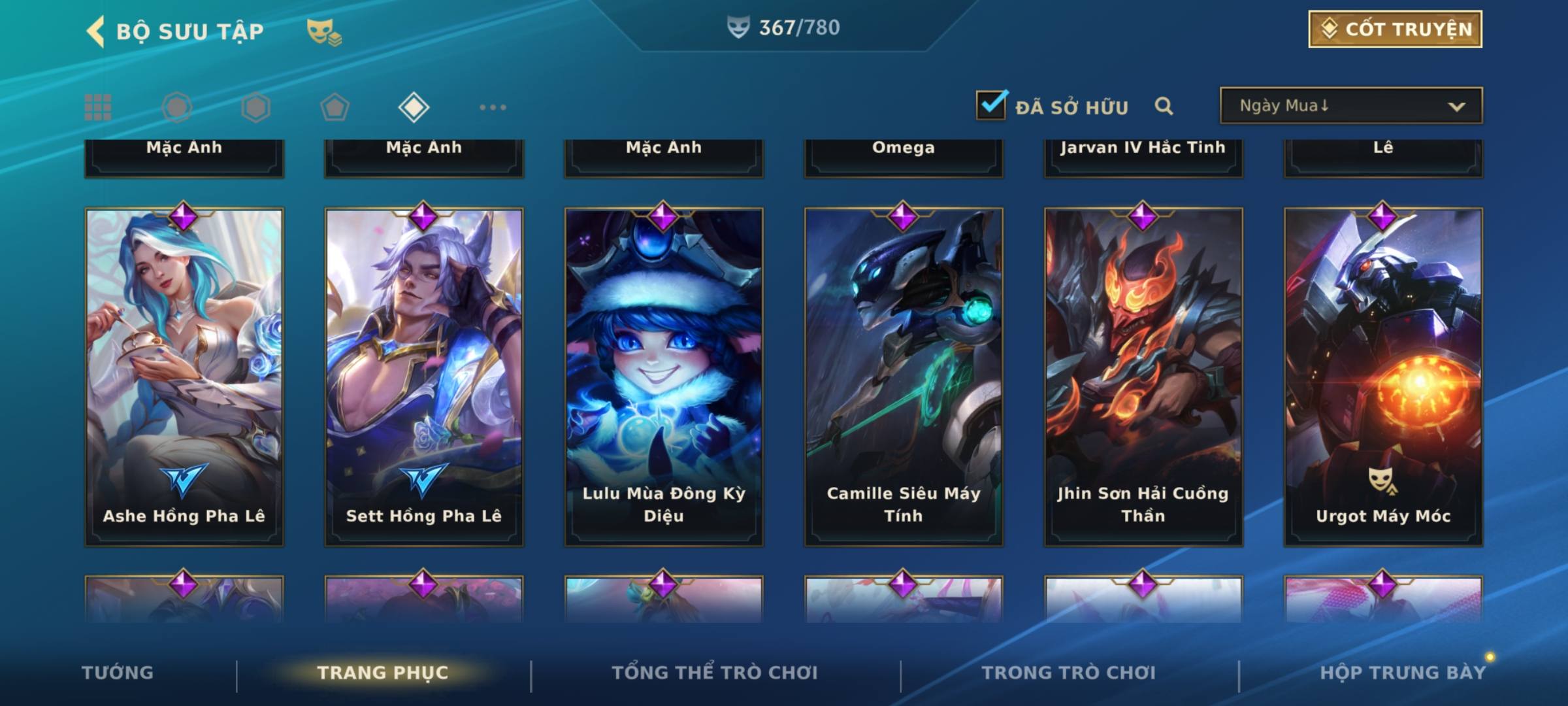Toggle the Đã Sở Hữu checkbox
This screenshot has height=706, width=1568.
[991, 105]
